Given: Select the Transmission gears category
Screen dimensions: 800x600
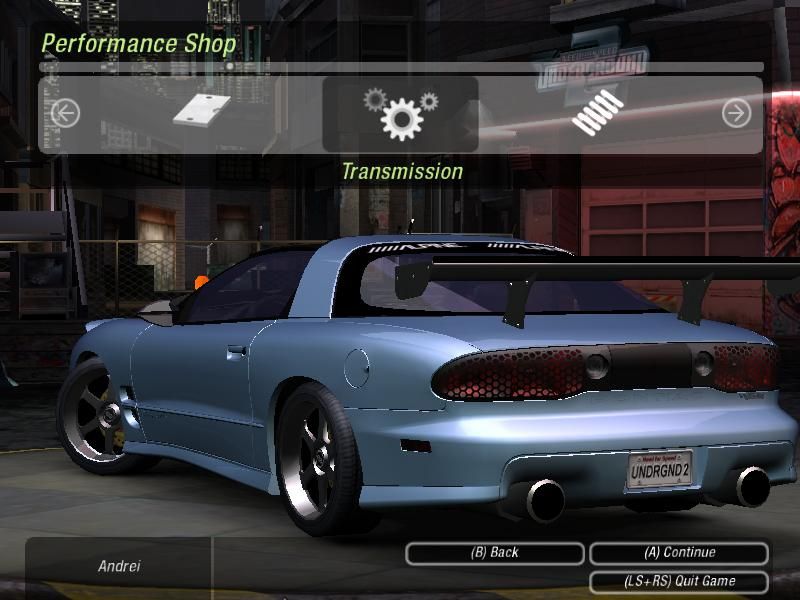Looking at the screenshot, I should tap(400, 114).
